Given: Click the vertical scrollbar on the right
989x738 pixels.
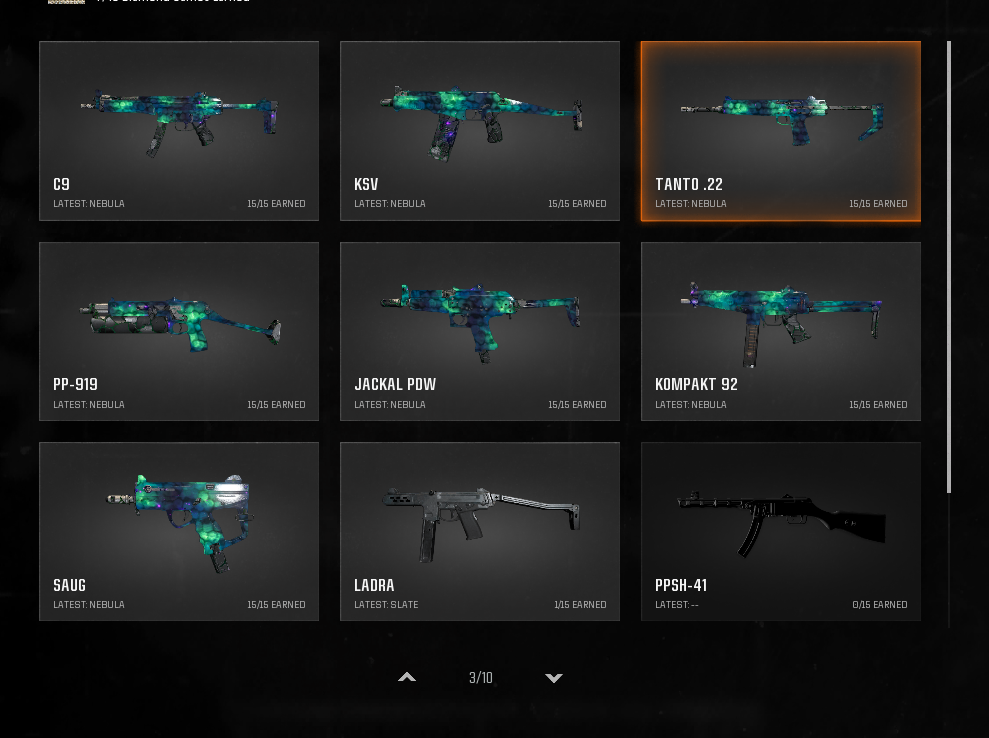Looking at the screenshot, I should 948,267.
